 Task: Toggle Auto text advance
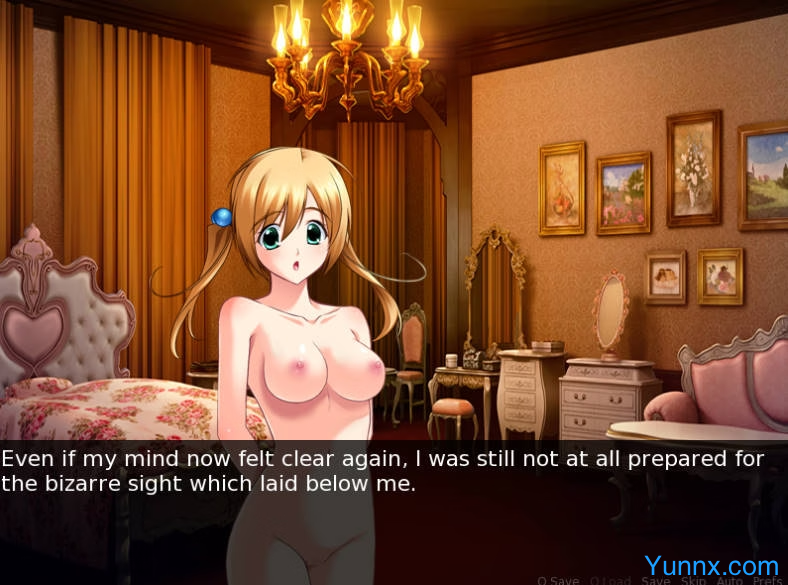[729, 580]
